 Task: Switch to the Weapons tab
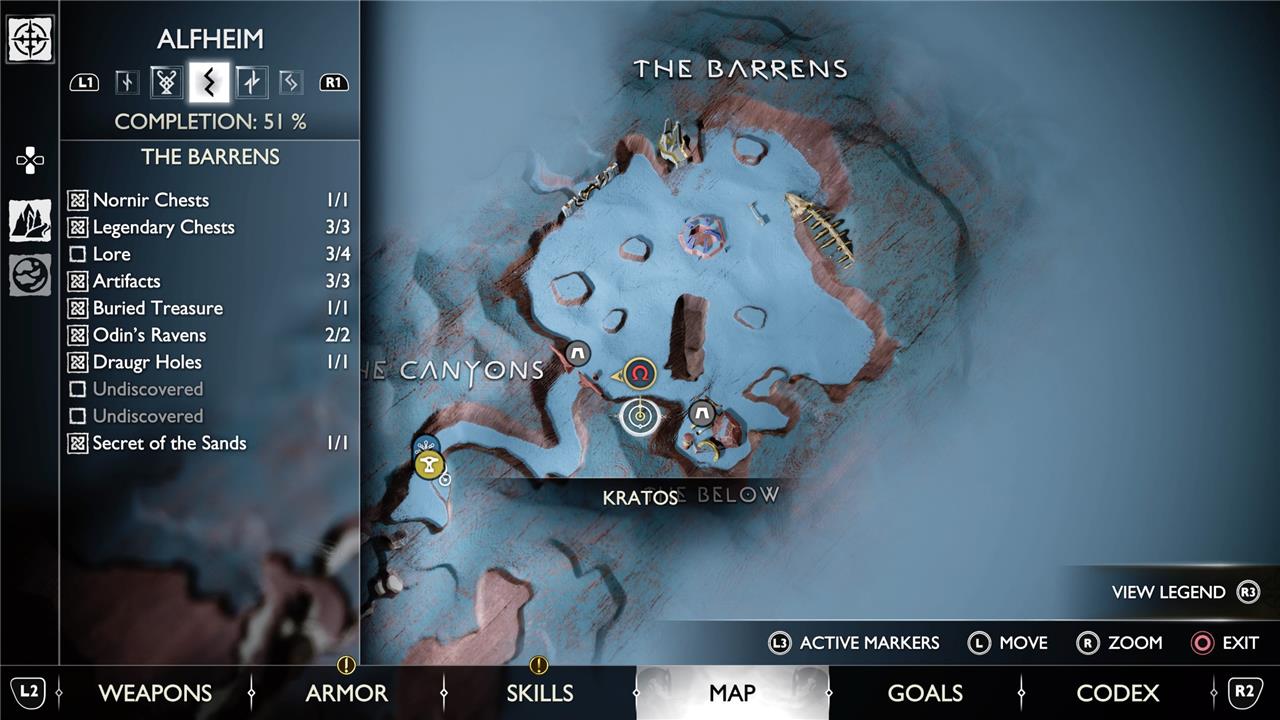[x=155, y=693]
